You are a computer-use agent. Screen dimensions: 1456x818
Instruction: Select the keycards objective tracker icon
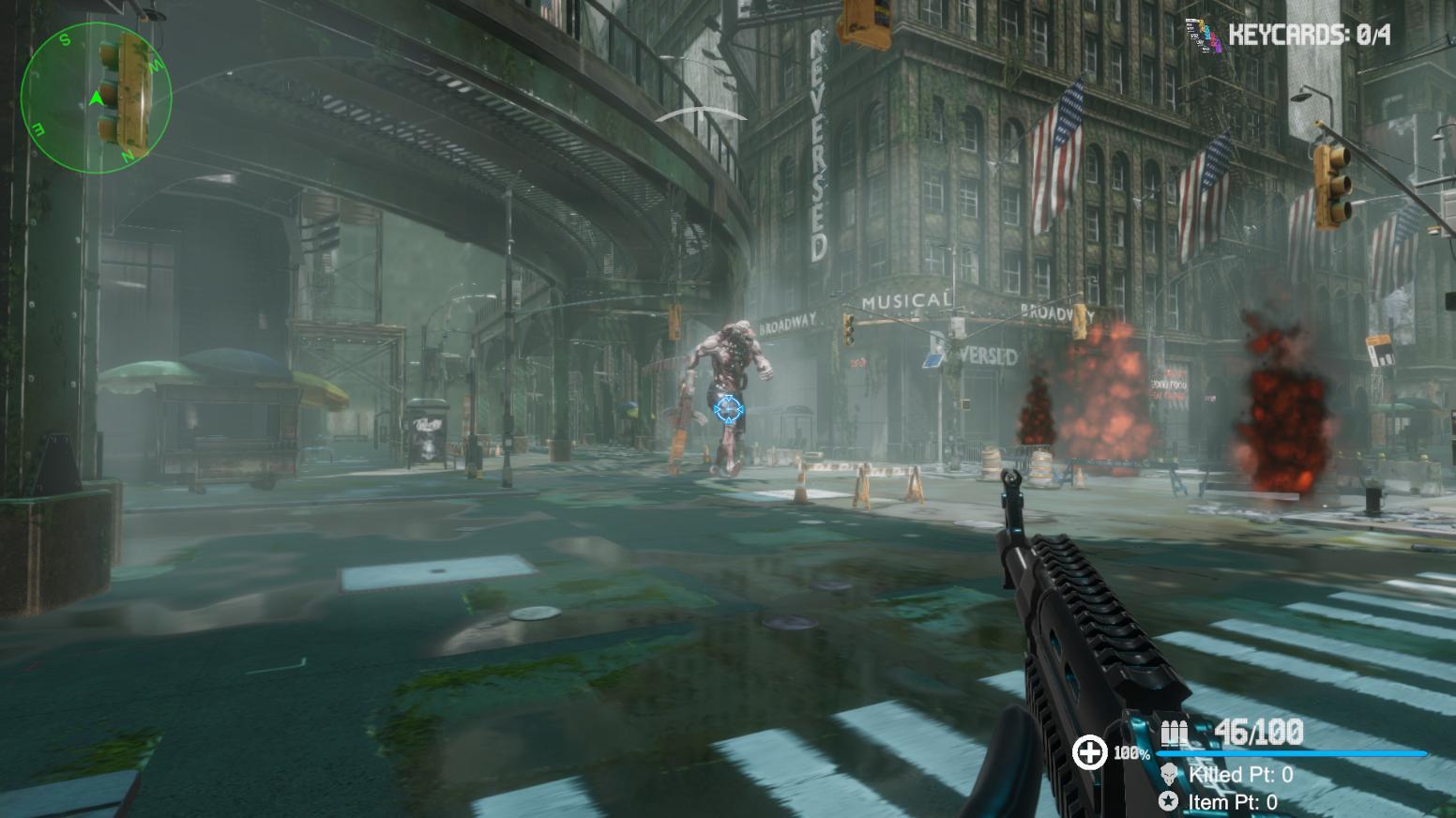click(x=1203, y=36)
